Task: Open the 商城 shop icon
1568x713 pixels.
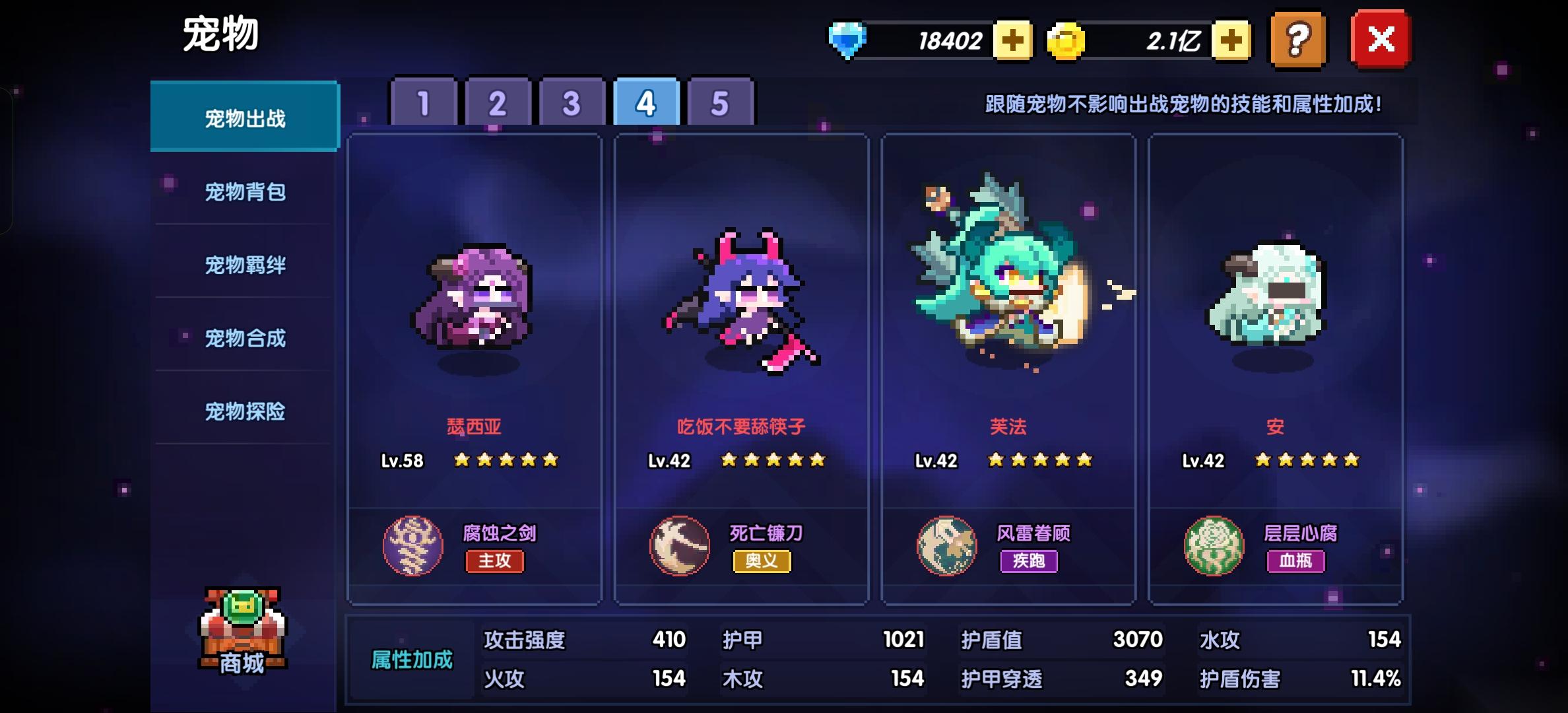Action: coord(242,630)
